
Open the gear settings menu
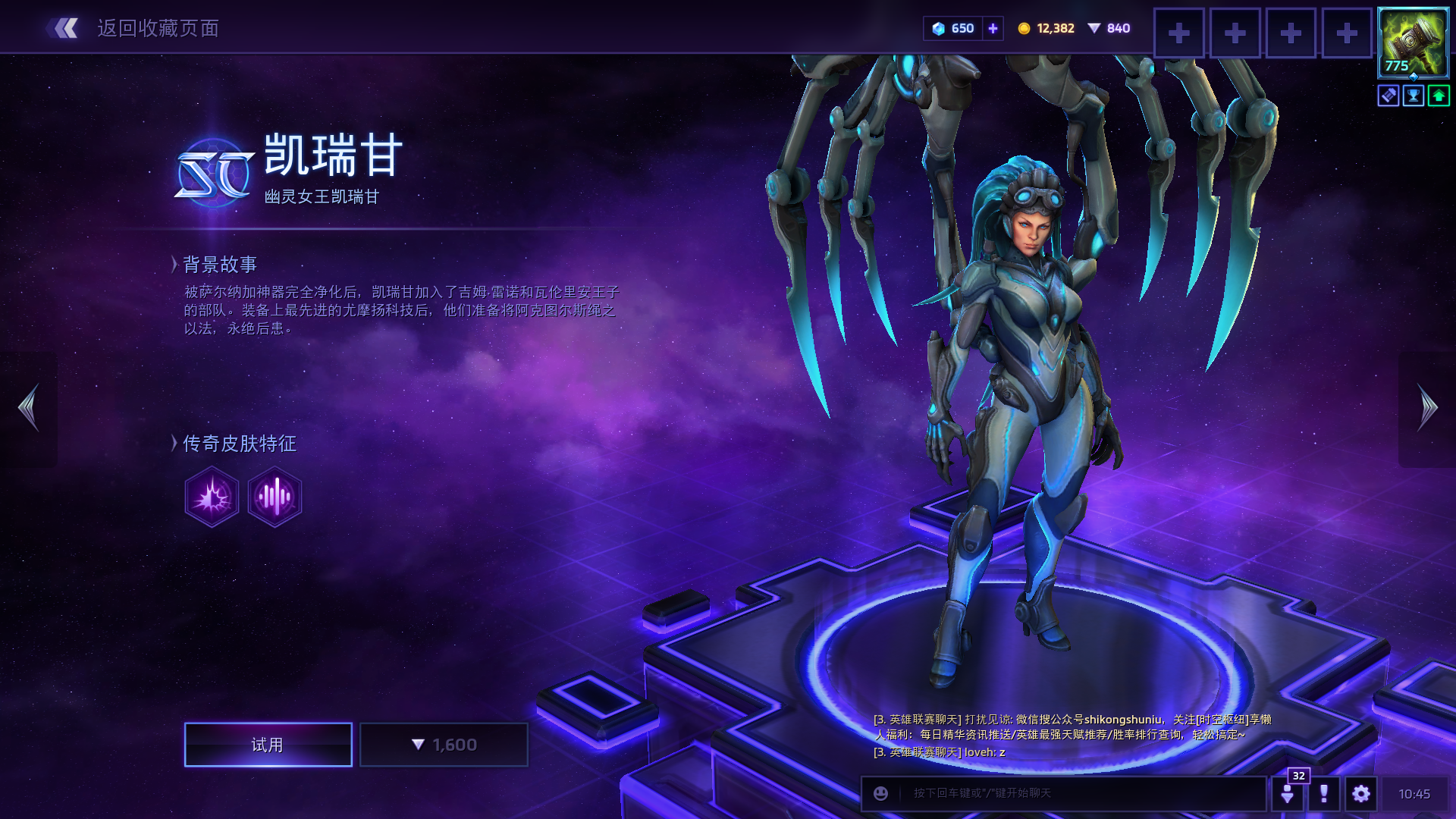coord(1361,793)
